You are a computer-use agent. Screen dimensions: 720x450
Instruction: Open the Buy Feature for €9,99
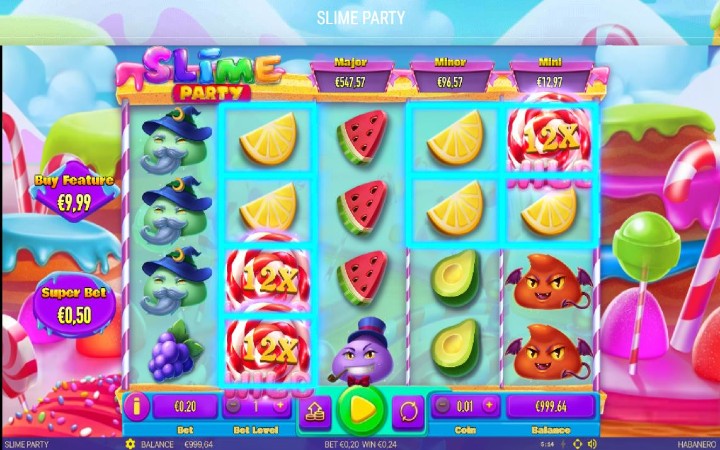tap(74, 188)
